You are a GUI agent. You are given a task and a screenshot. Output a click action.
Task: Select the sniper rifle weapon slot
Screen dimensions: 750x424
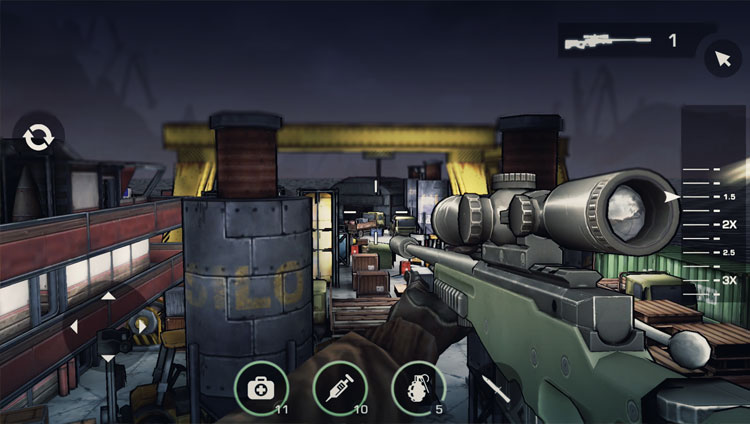click(x=620, y=41)
